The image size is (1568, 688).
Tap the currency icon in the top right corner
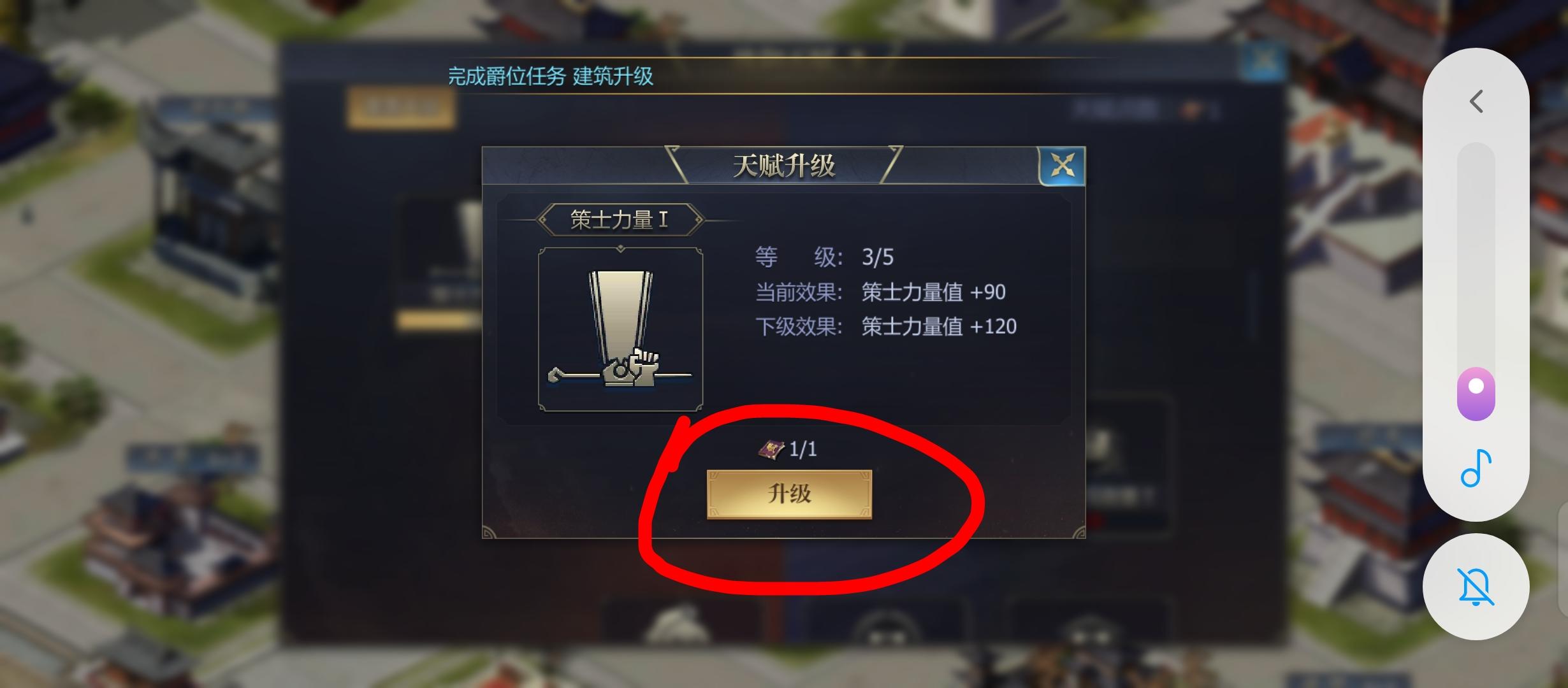[x=1189, y=110]
